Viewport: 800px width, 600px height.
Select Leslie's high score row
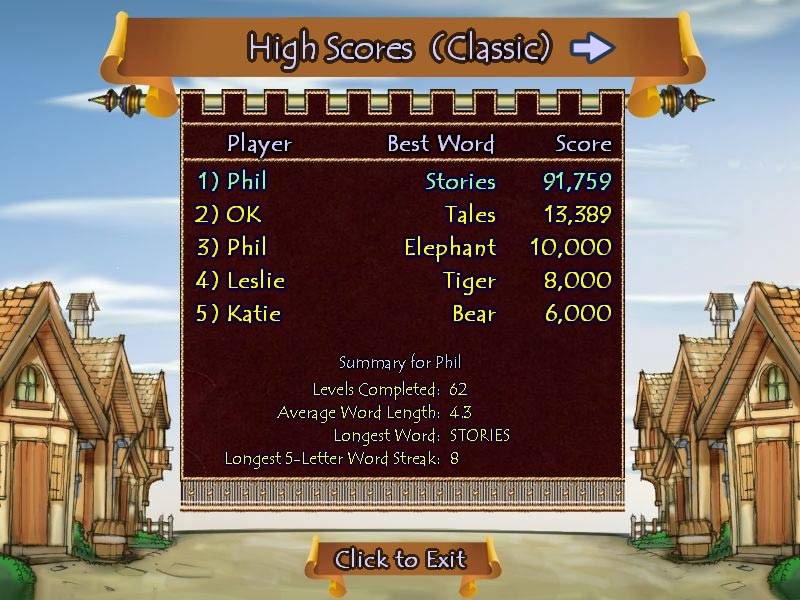(403, 280)
